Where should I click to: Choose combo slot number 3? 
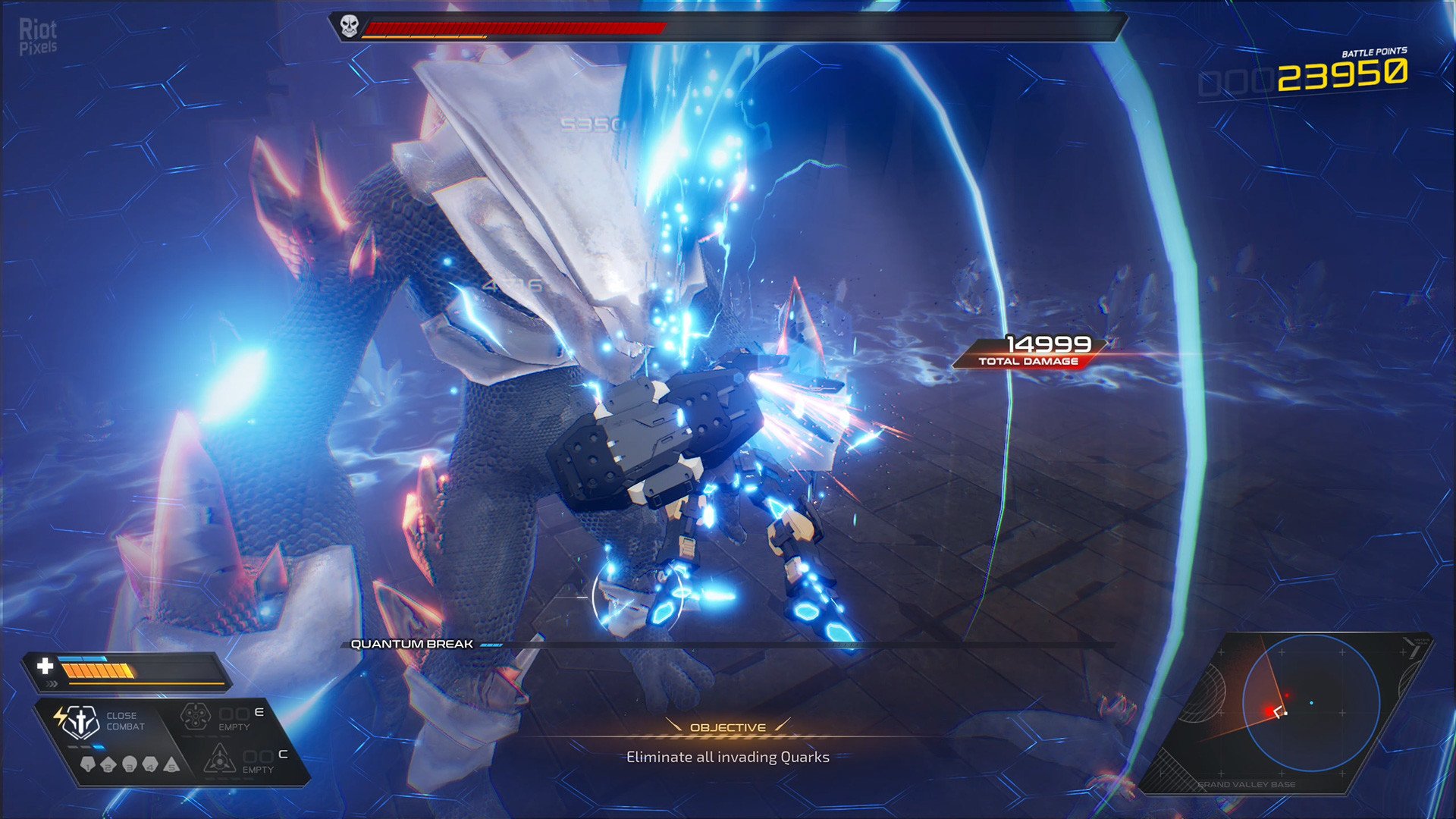click(x=130, y=764)
